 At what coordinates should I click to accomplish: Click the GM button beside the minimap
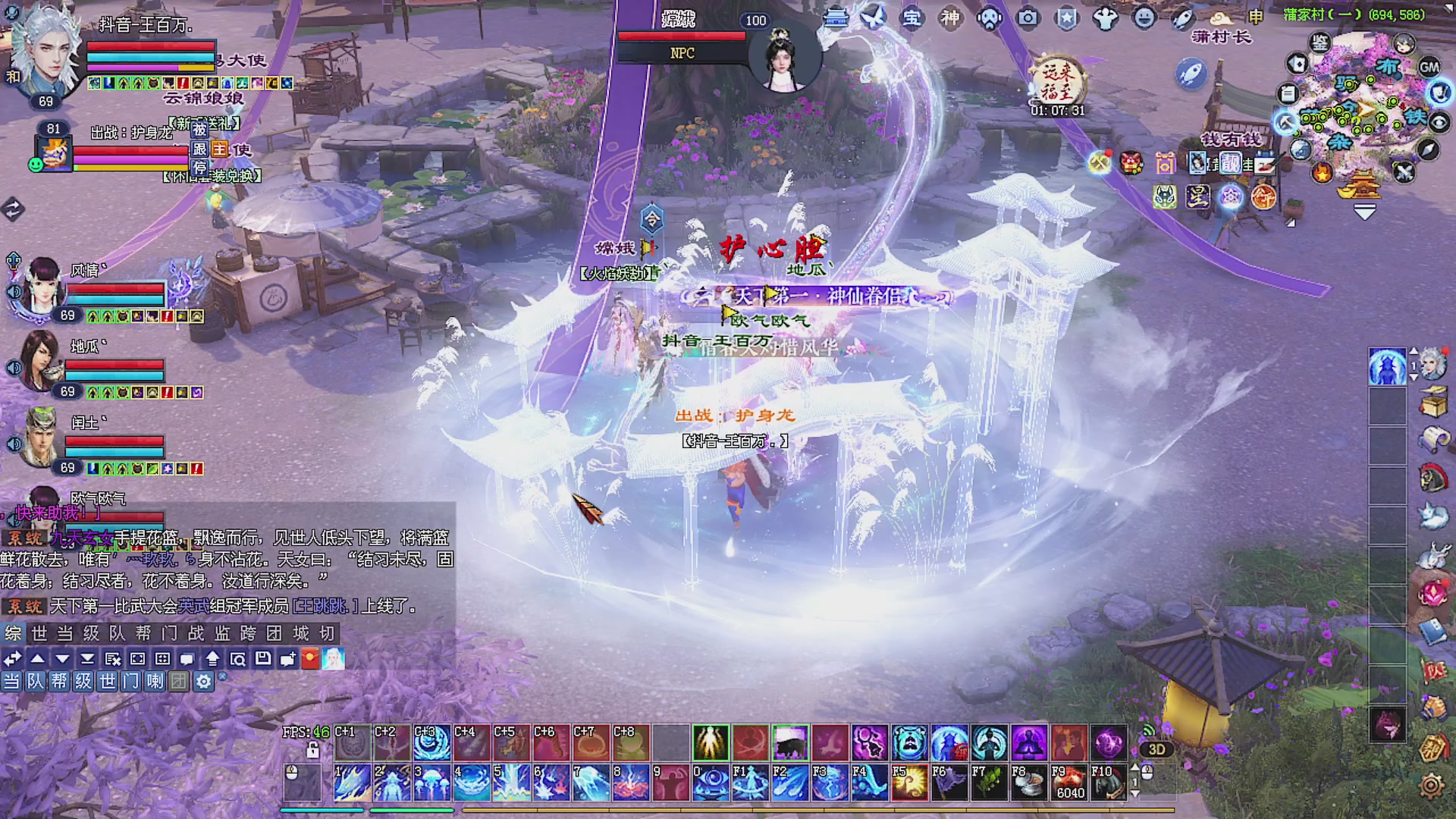coord(1429,67)
